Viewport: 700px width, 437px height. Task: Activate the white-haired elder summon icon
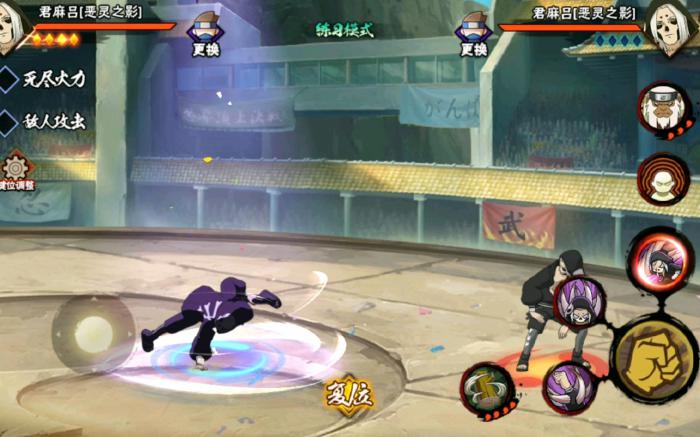(663, 109)
